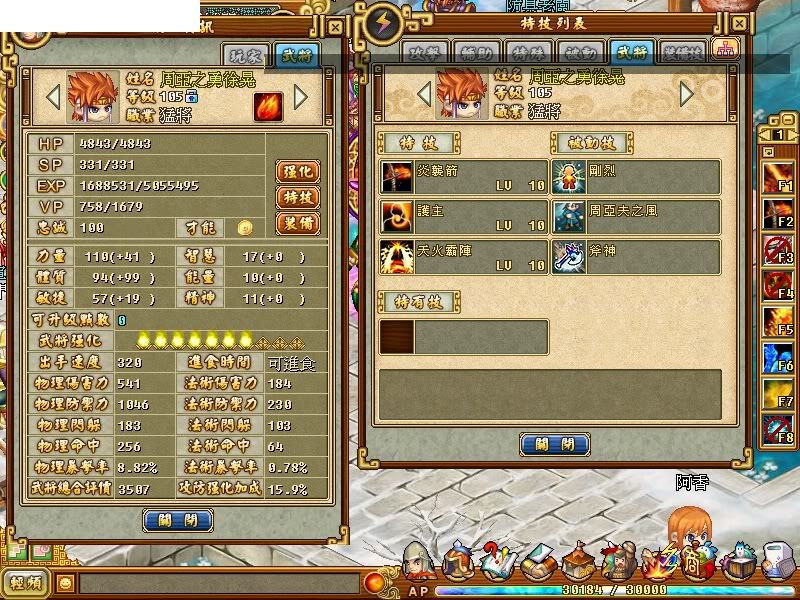The image size is (800, 600).
Task: Click the 特技 button in general info panel
Action: (x=296, y=197)
